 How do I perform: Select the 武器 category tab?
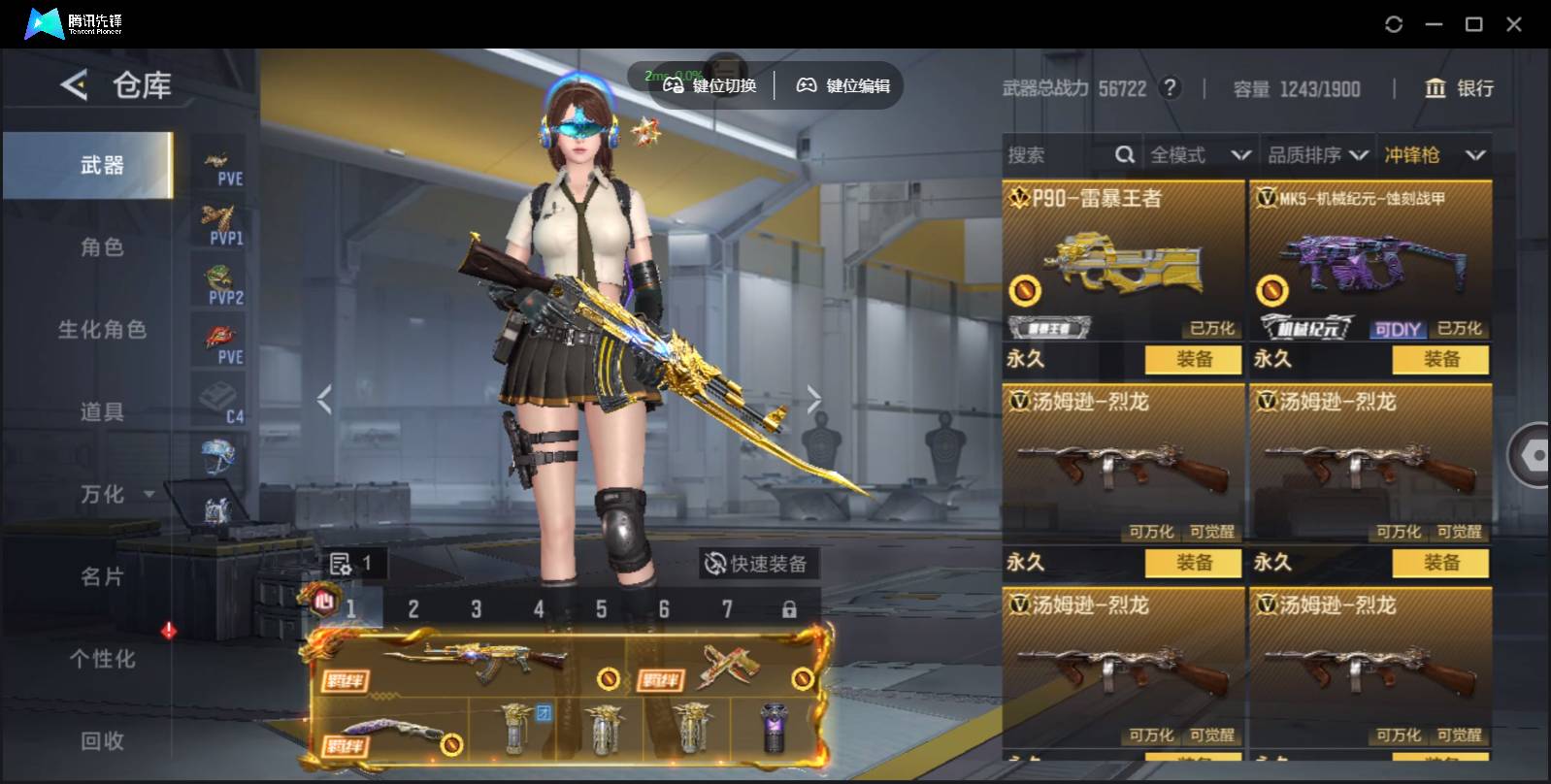(x=101, y=166)
